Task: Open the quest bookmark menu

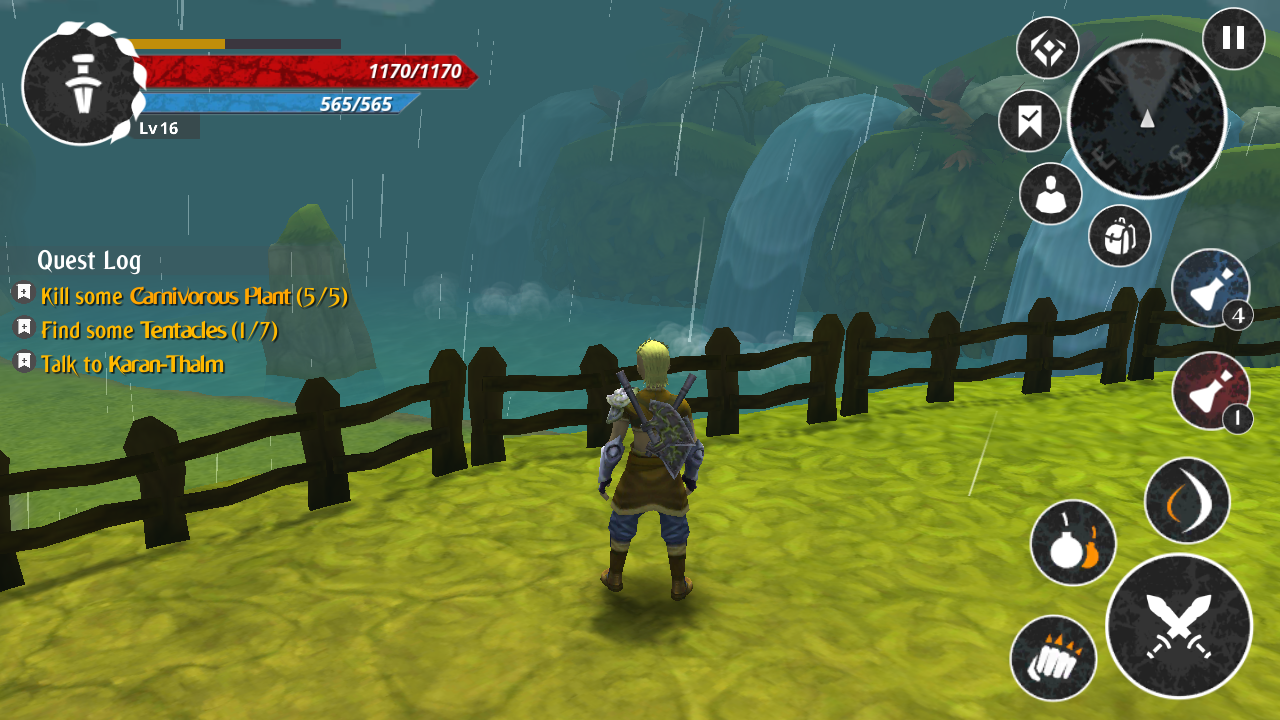Action: pos(1029,121)
